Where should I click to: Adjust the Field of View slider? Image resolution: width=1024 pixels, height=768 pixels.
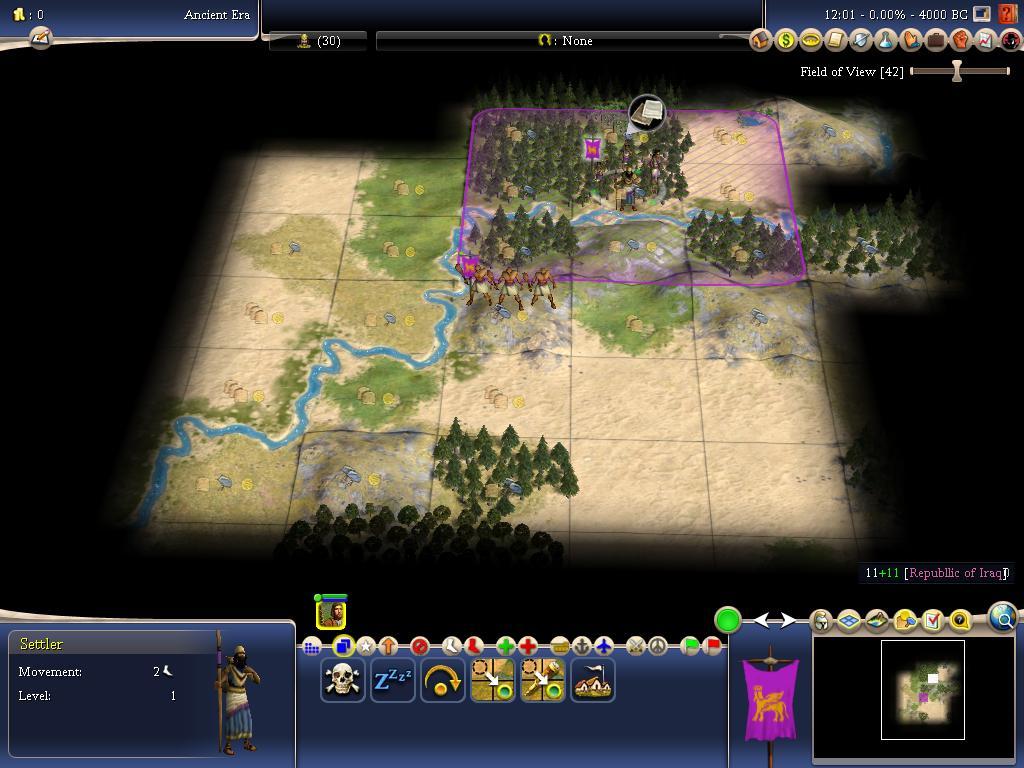(x=957, y=71)
